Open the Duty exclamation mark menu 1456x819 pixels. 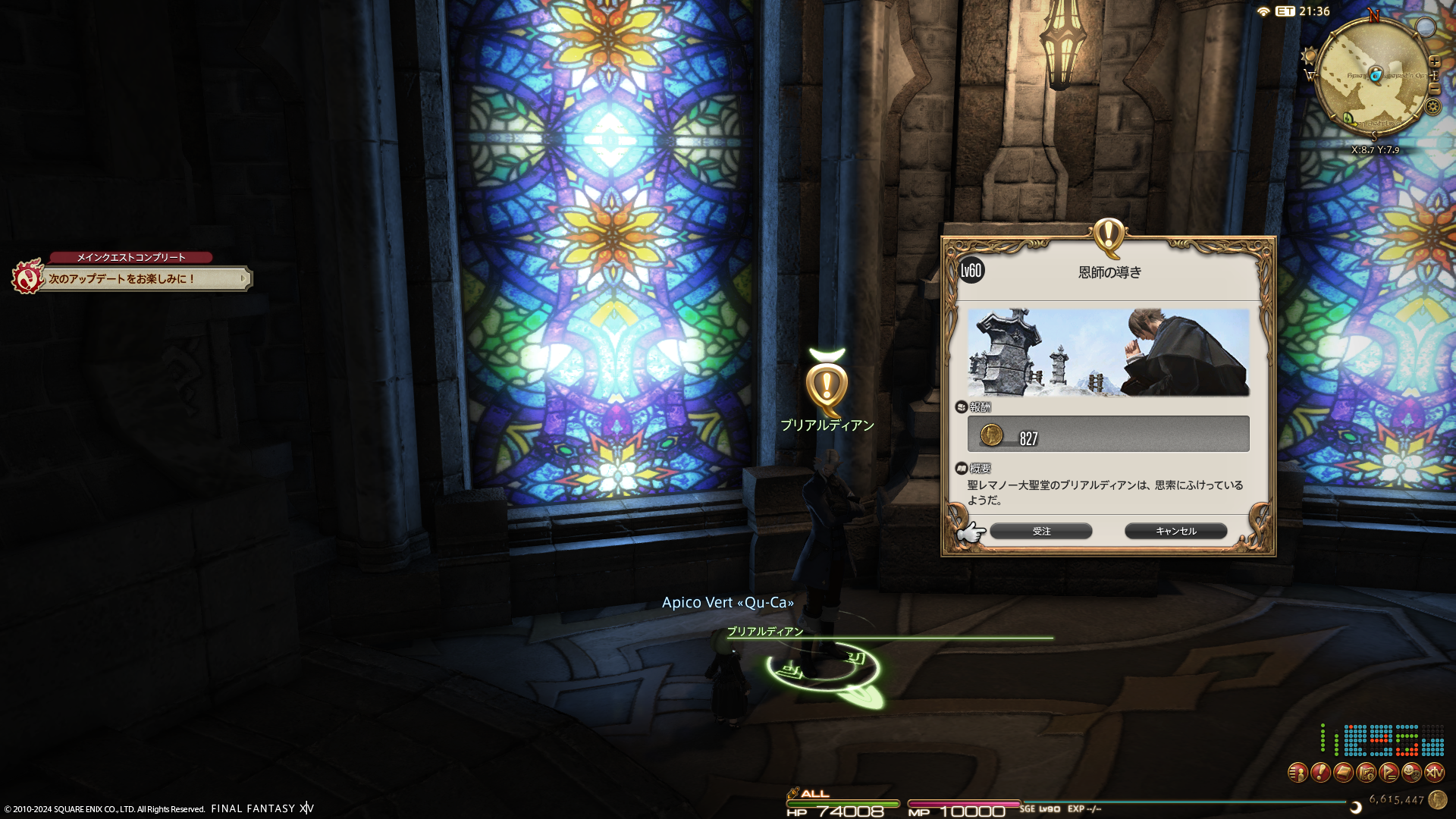click(x=1320, y=773)
